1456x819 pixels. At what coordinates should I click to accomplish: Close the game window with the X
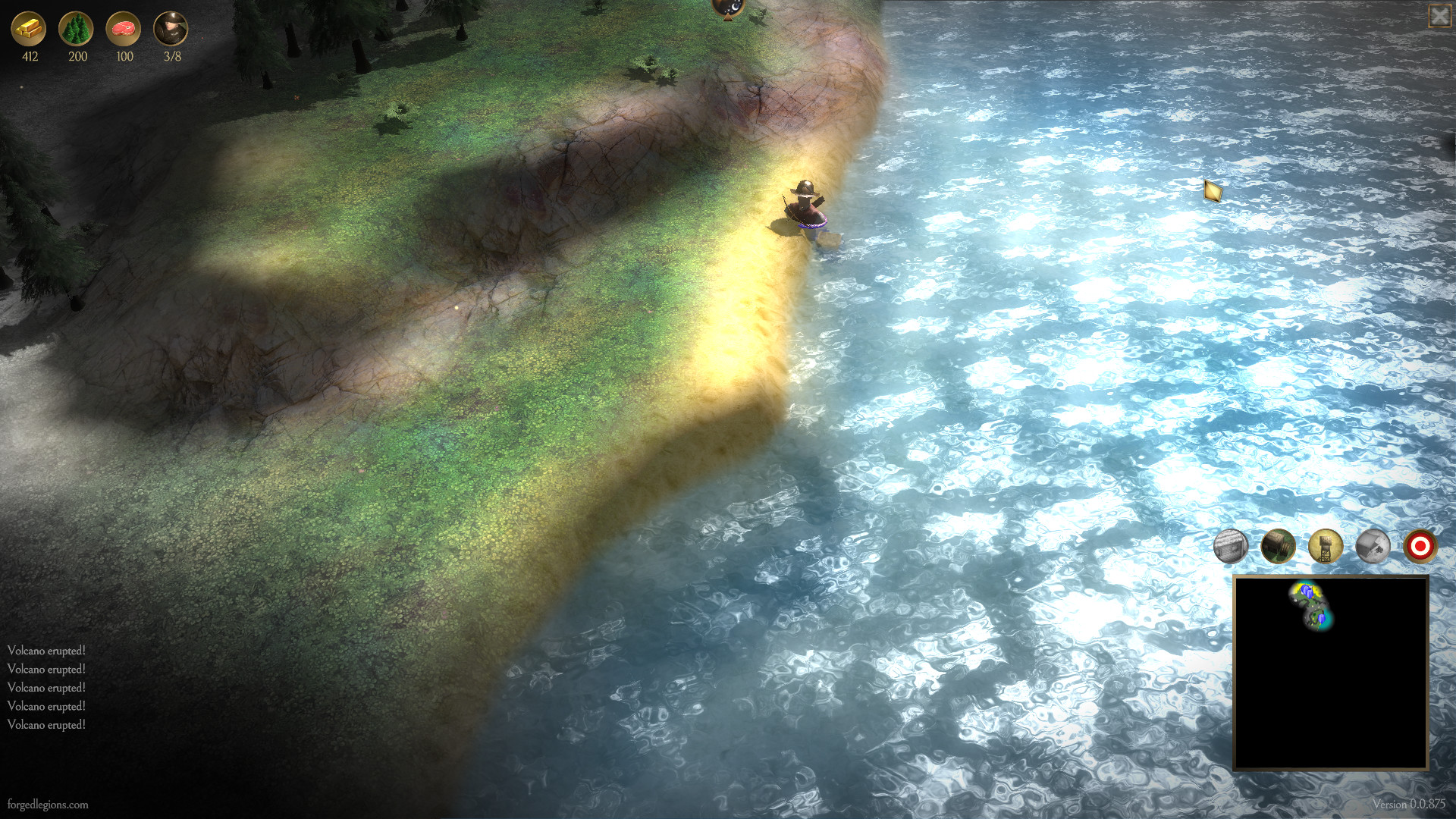(x=1440, y=14)
